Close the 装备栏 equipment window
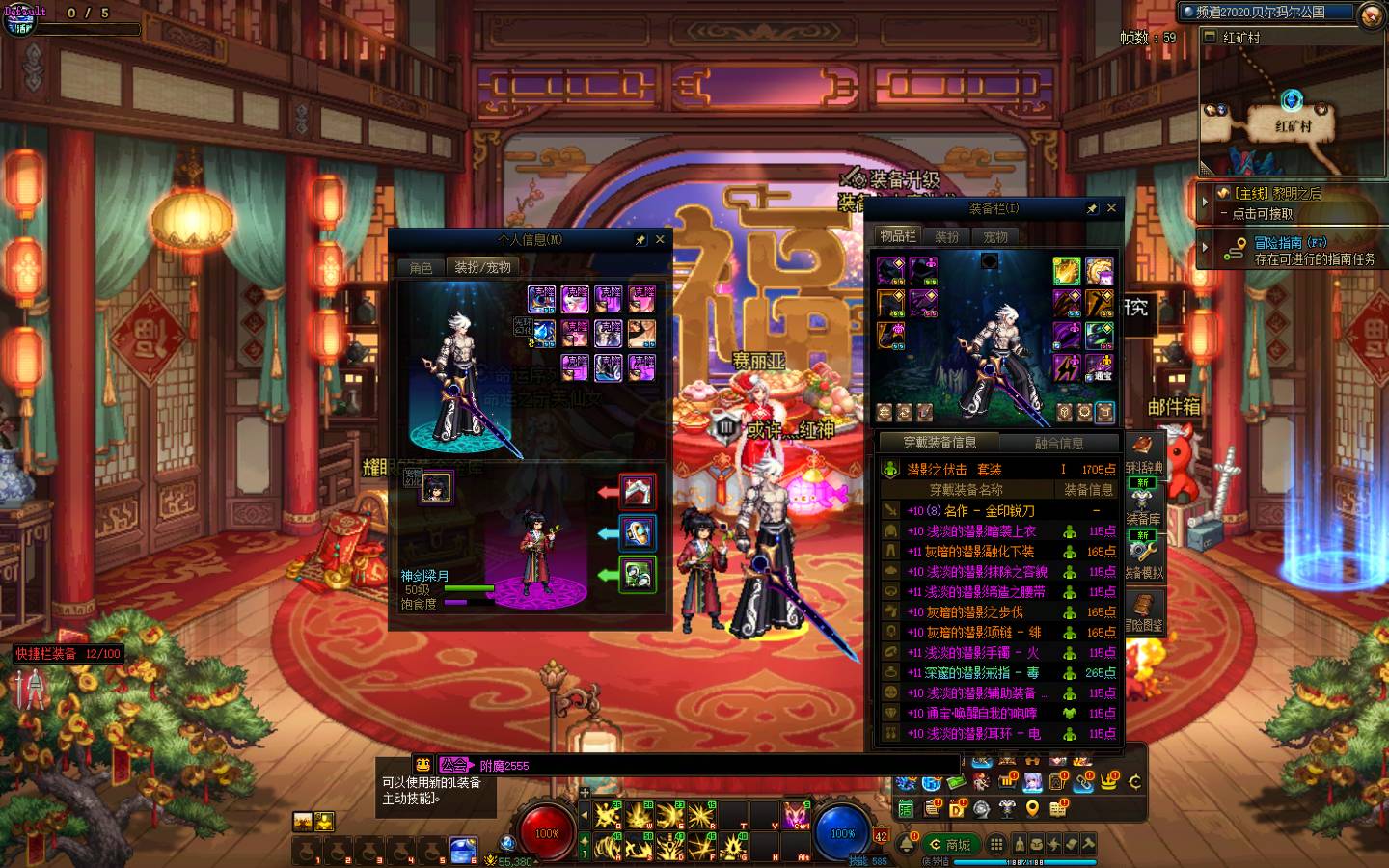 pyautogui.click(x=1111, y=208)
